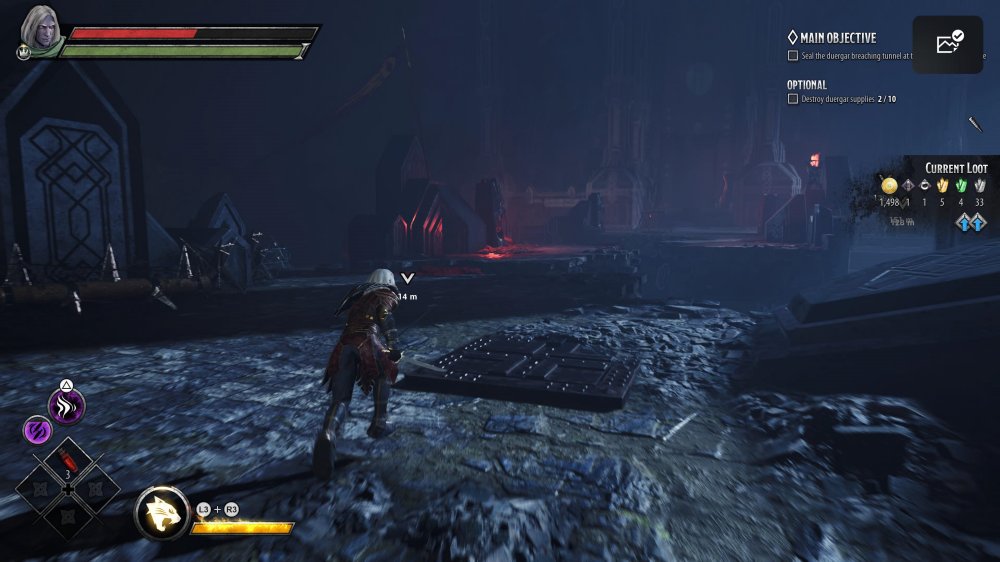Click the green crystal loot icon
1000x562 pixels.
pos(961,185)
